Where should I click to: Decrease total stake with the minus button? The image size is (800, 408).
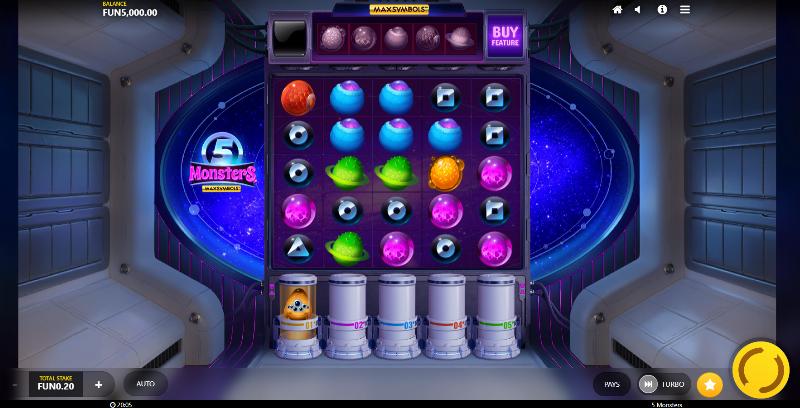[15, 384]
